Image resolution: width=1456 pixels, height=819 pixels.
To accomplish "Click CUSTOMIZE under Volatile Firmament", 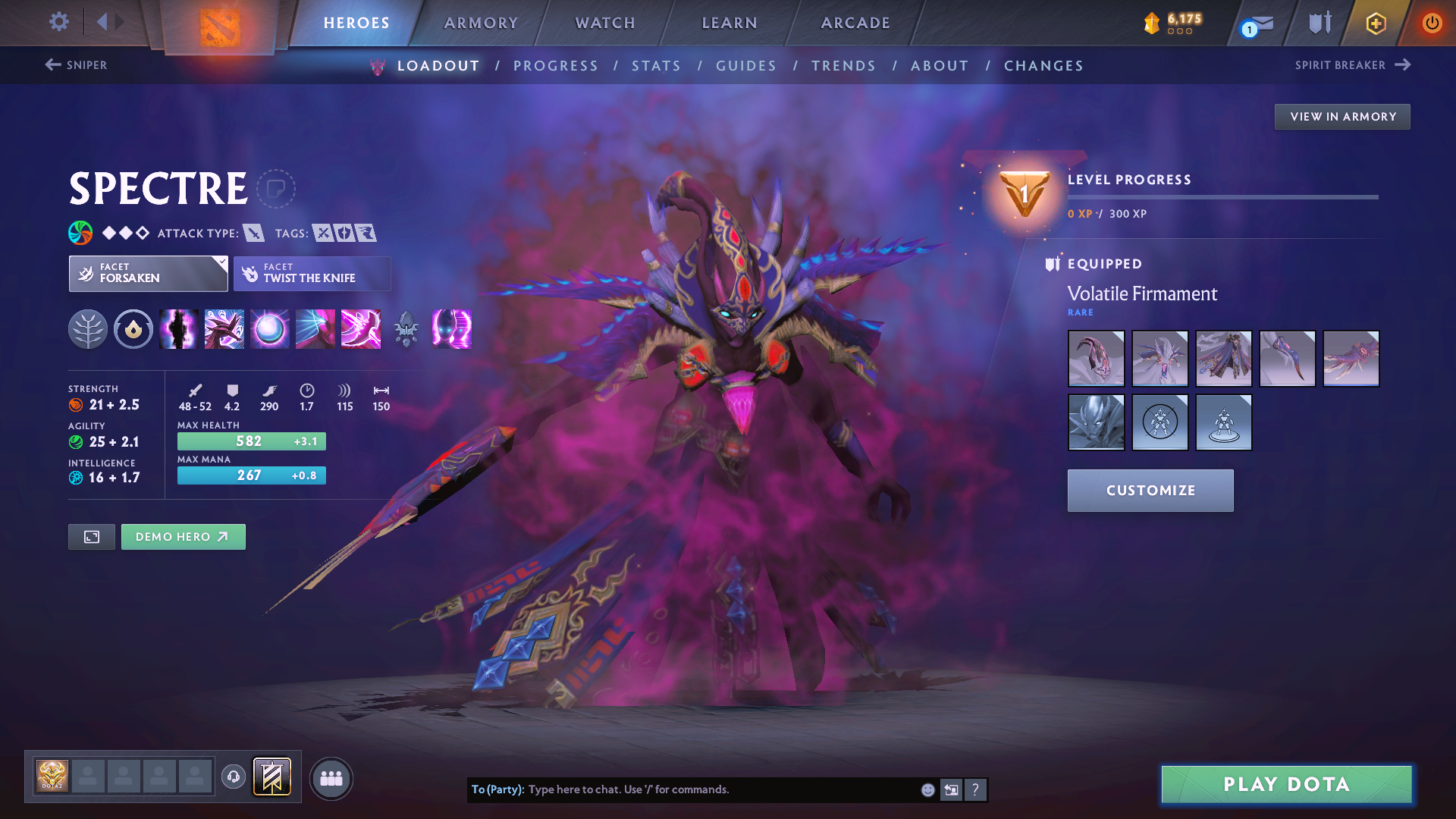I will click(1150, 491).
